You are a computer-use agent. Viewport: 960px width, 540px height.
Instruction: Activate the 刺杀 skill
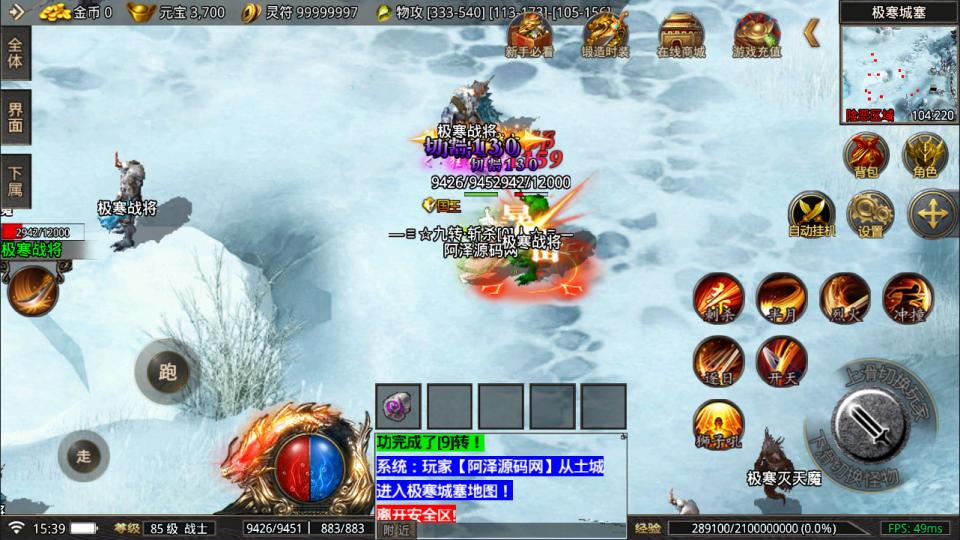point(718,297)
